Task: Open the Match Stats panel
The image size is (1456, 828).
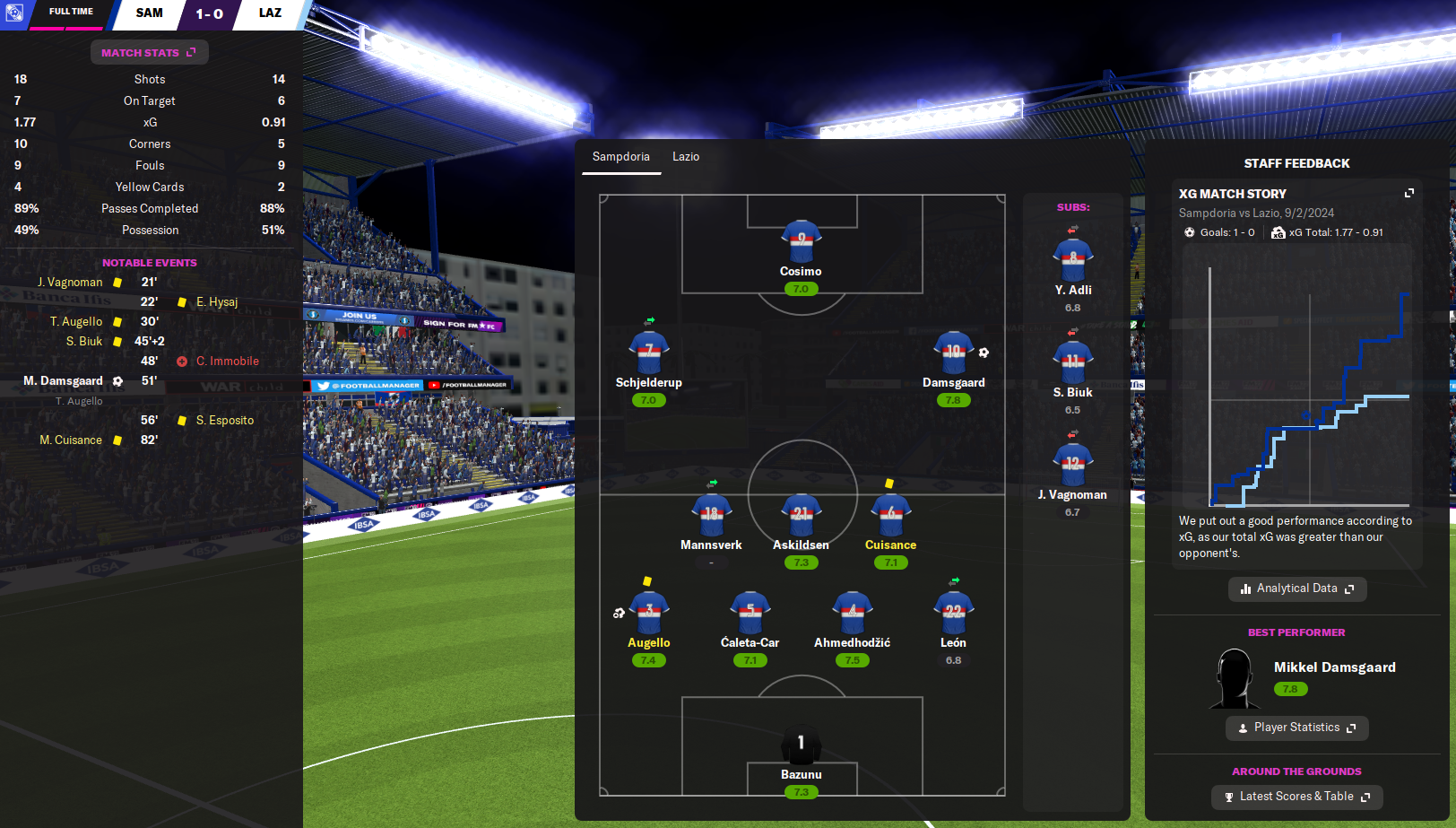Action: [149, 53]
